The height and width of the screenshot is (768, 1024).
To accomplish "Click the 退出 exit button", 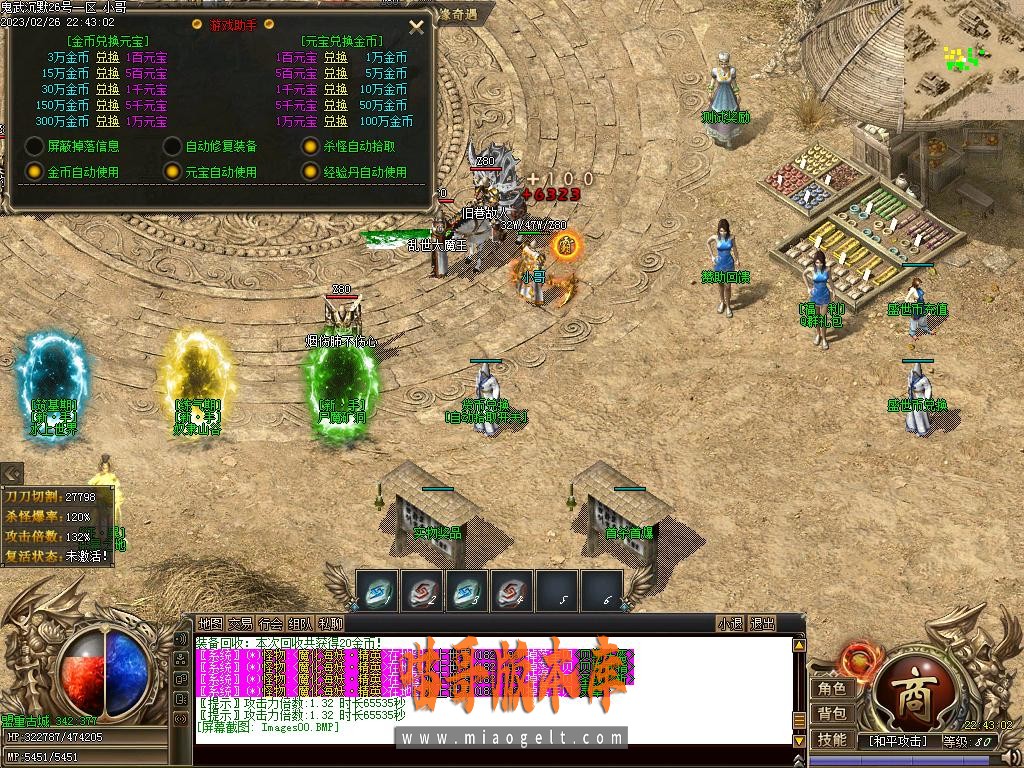I will 763,623.
